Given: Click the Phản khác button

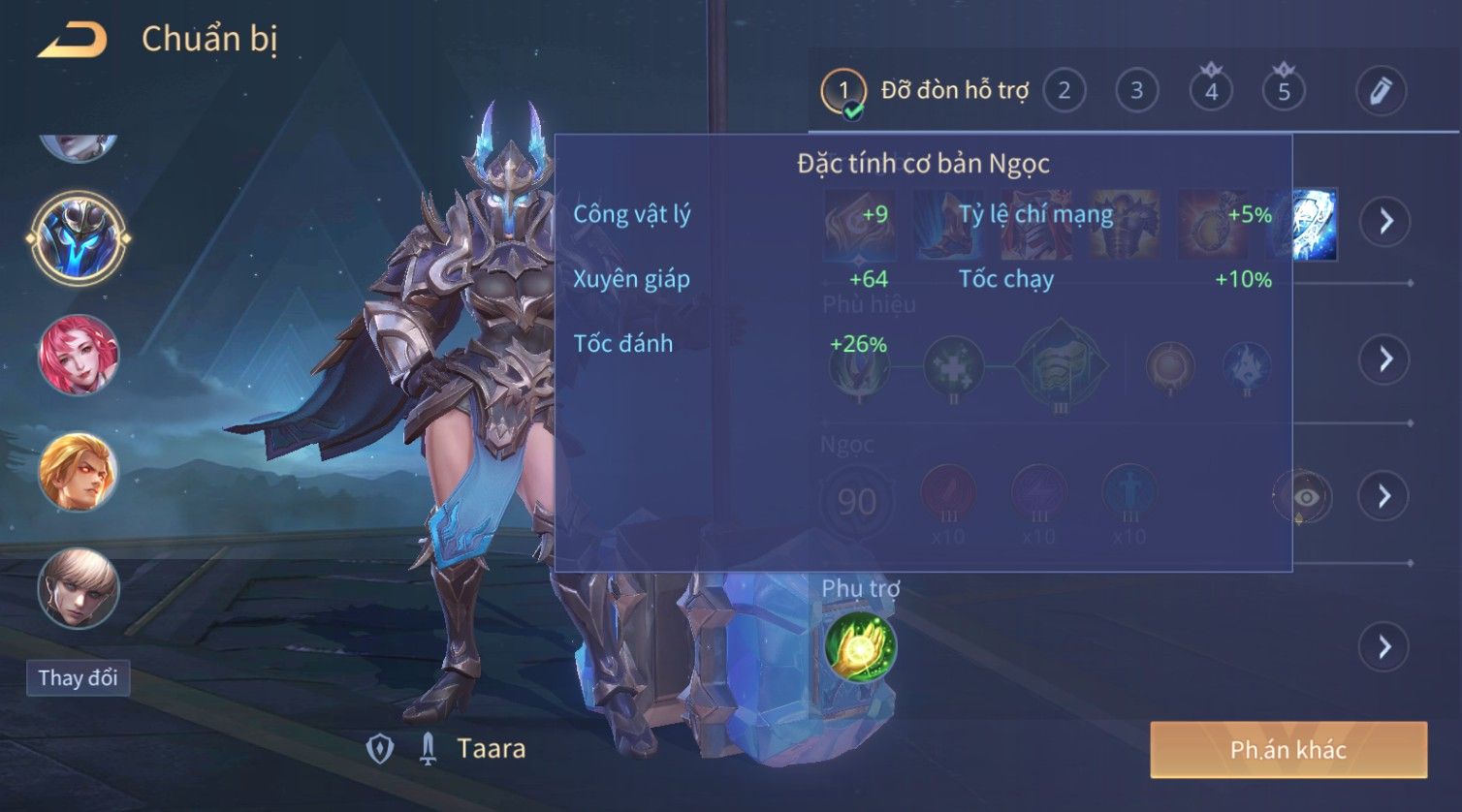Looking at the screenshot, I should coord(1287,749).
